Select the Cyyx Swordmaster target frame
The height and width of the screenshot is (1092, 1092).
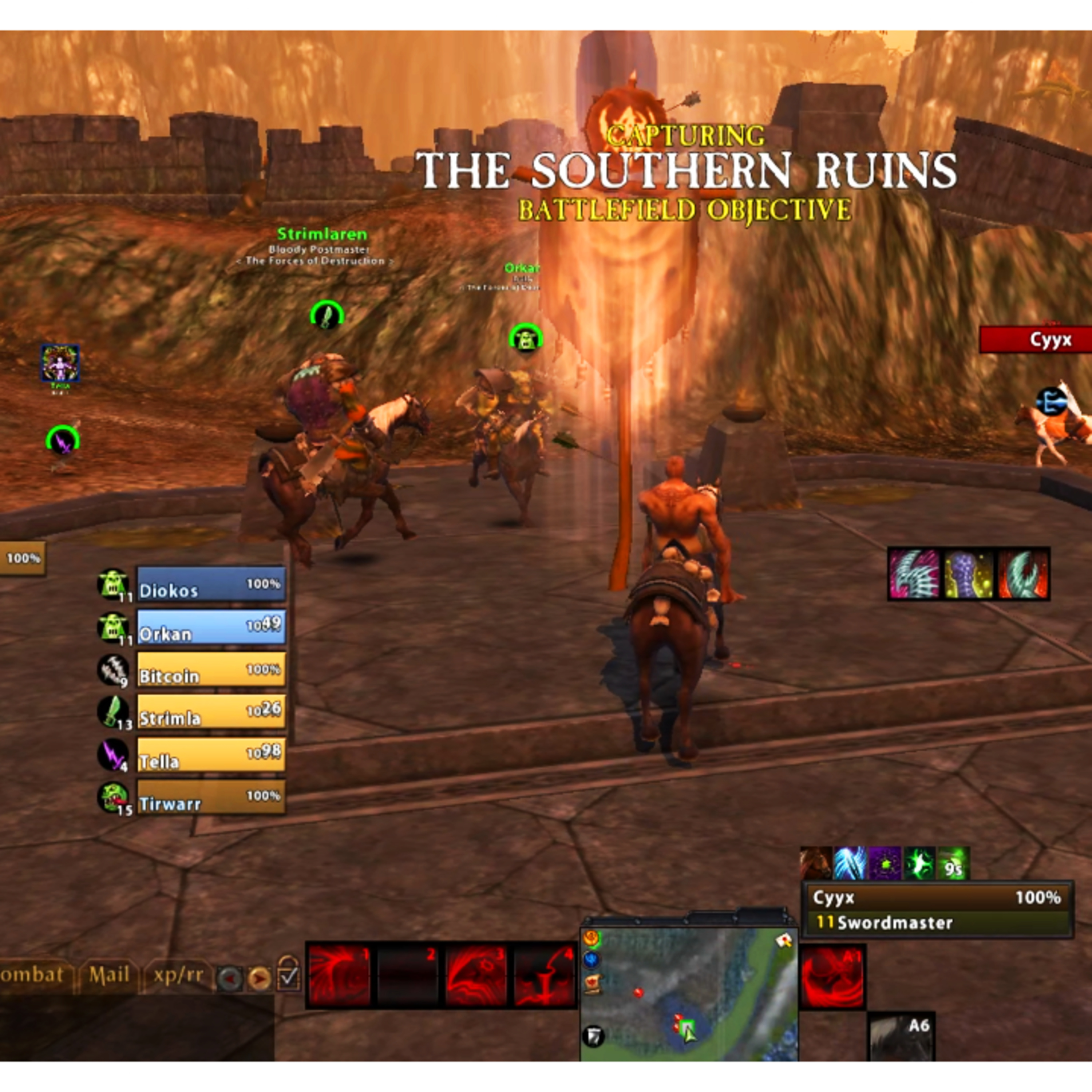937,909
